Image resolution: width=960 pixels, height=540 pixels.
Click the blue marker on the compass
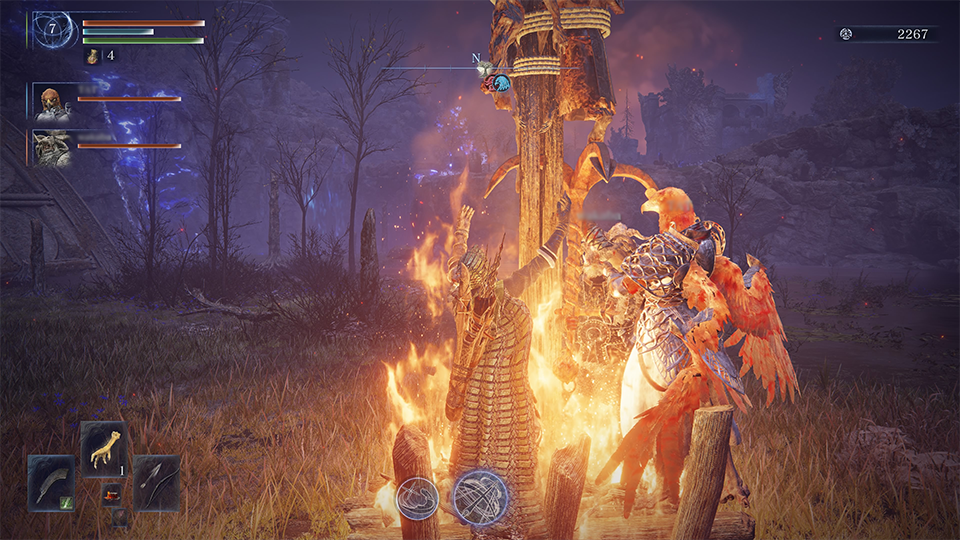(502, 83)
